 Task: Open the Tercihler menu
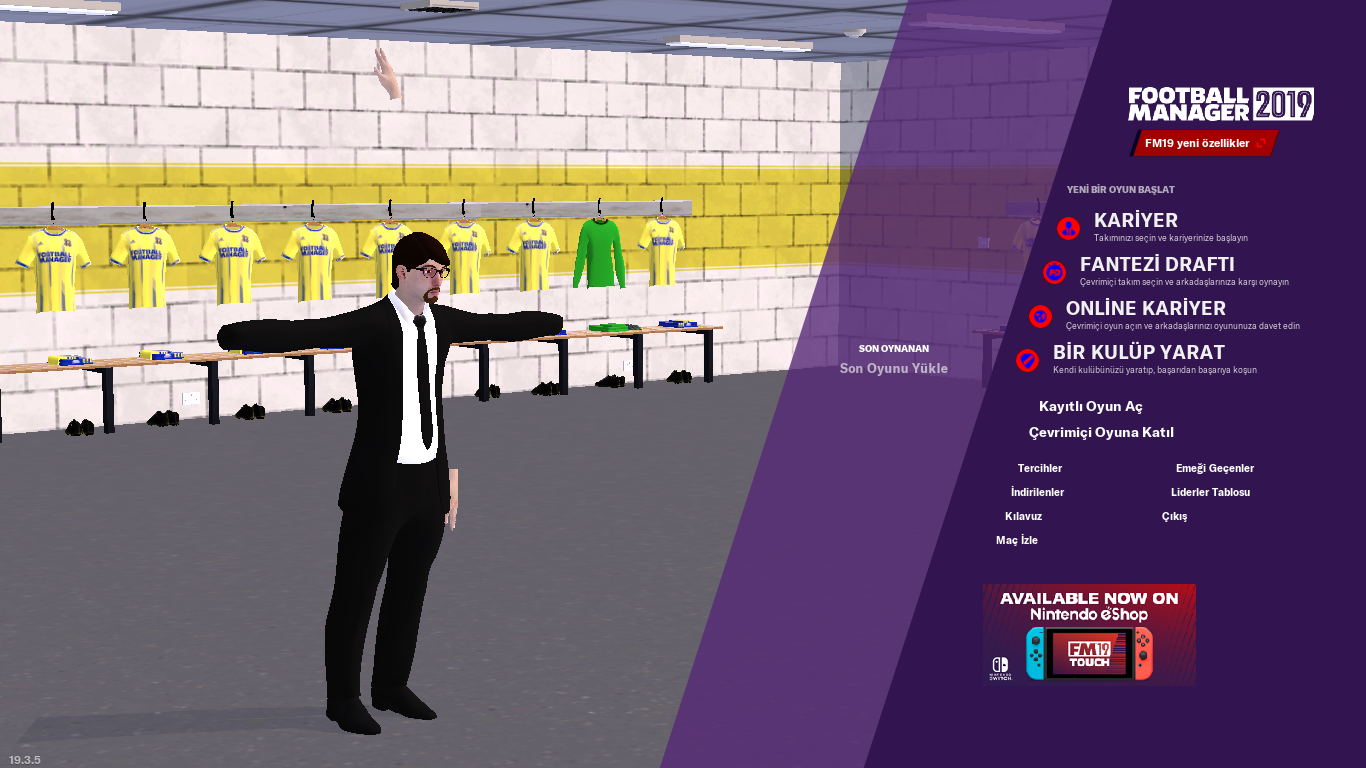click(1039, 469)
